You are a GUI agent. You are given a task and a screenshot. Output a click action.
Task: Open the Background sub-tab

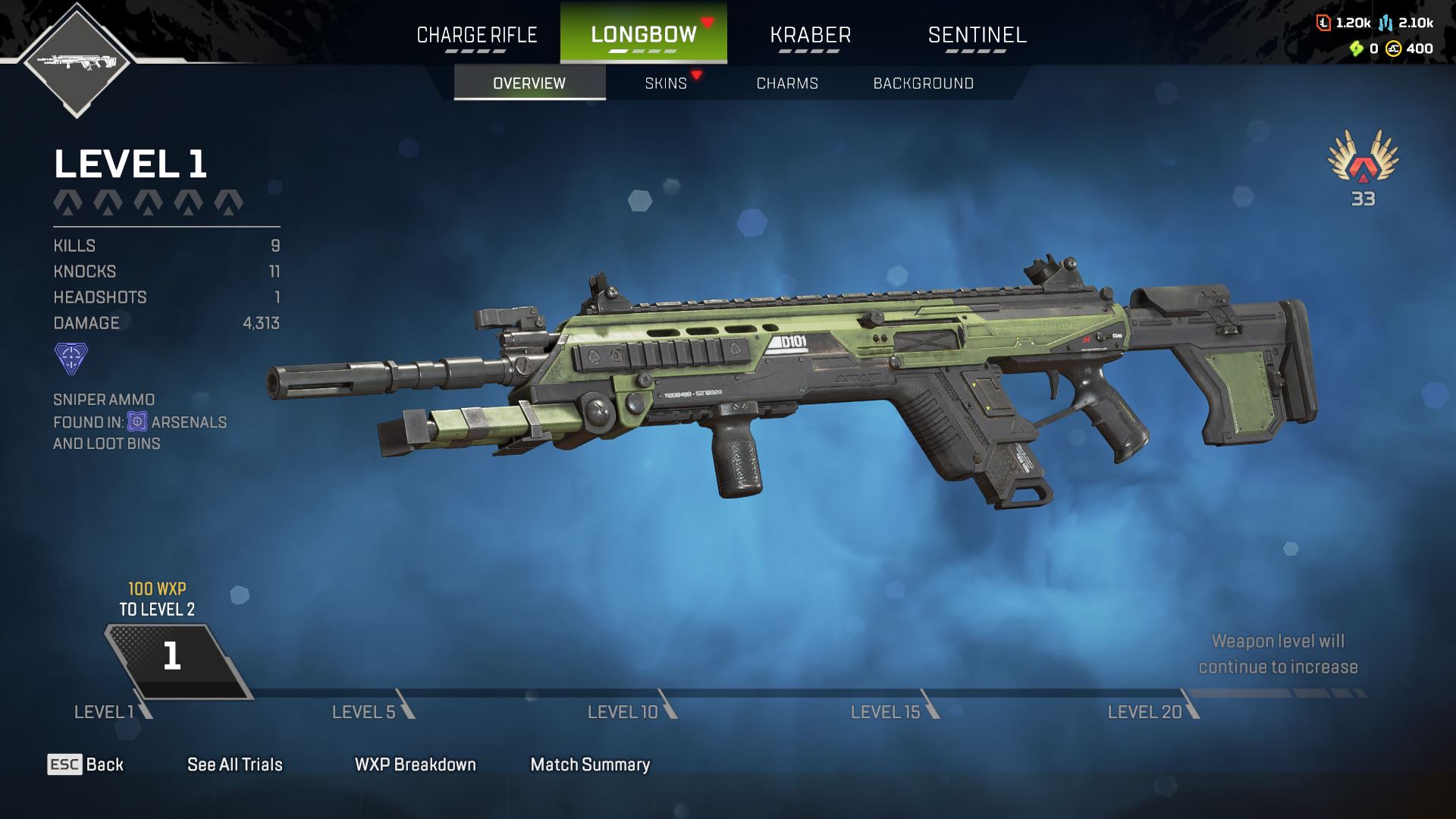(x=923, y=83)
